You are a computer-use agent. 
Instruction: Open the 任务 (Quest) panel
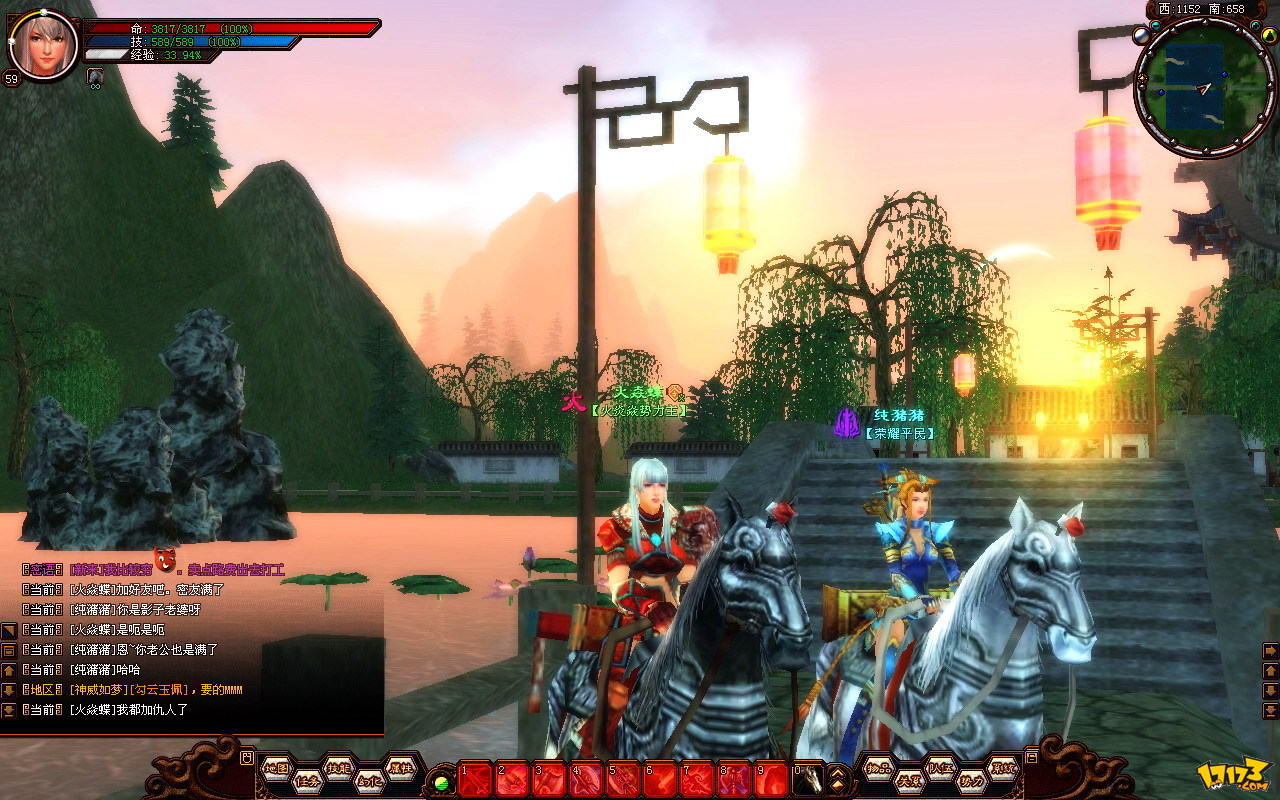tap(306, 783)
